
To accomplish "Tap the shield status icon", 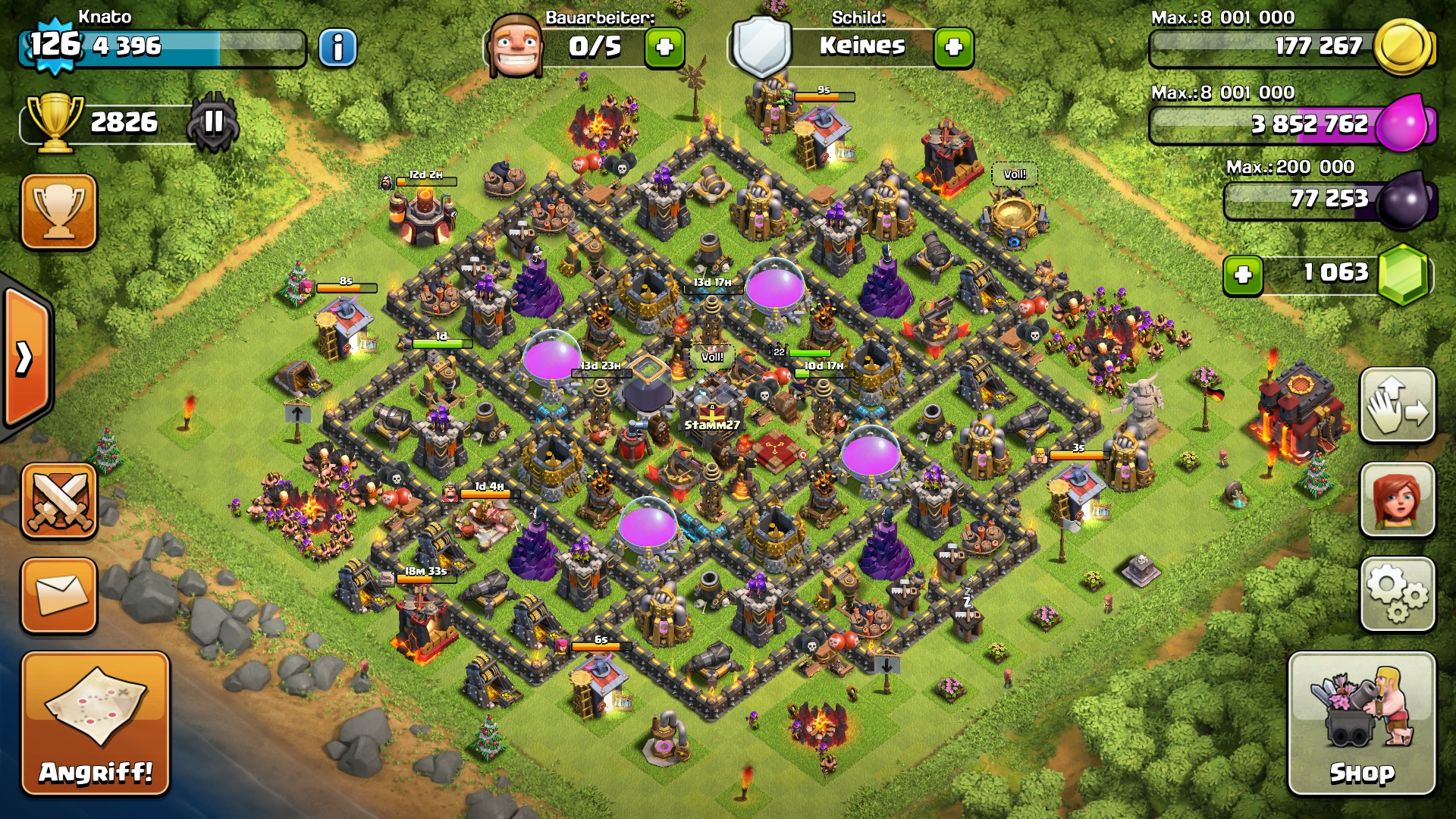I will click(761, 45).
